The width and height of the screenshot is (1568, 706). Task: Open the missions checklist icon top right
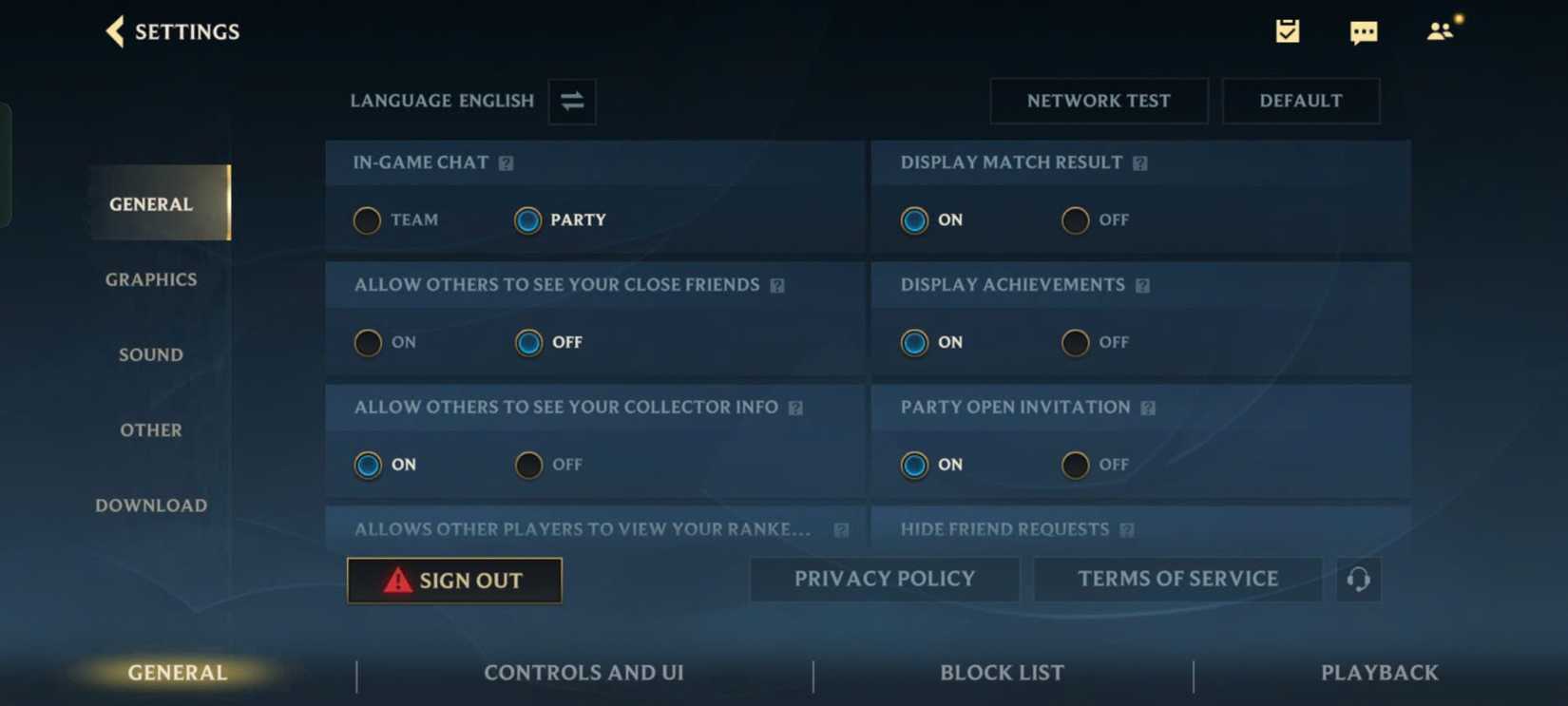(1288, 31)
